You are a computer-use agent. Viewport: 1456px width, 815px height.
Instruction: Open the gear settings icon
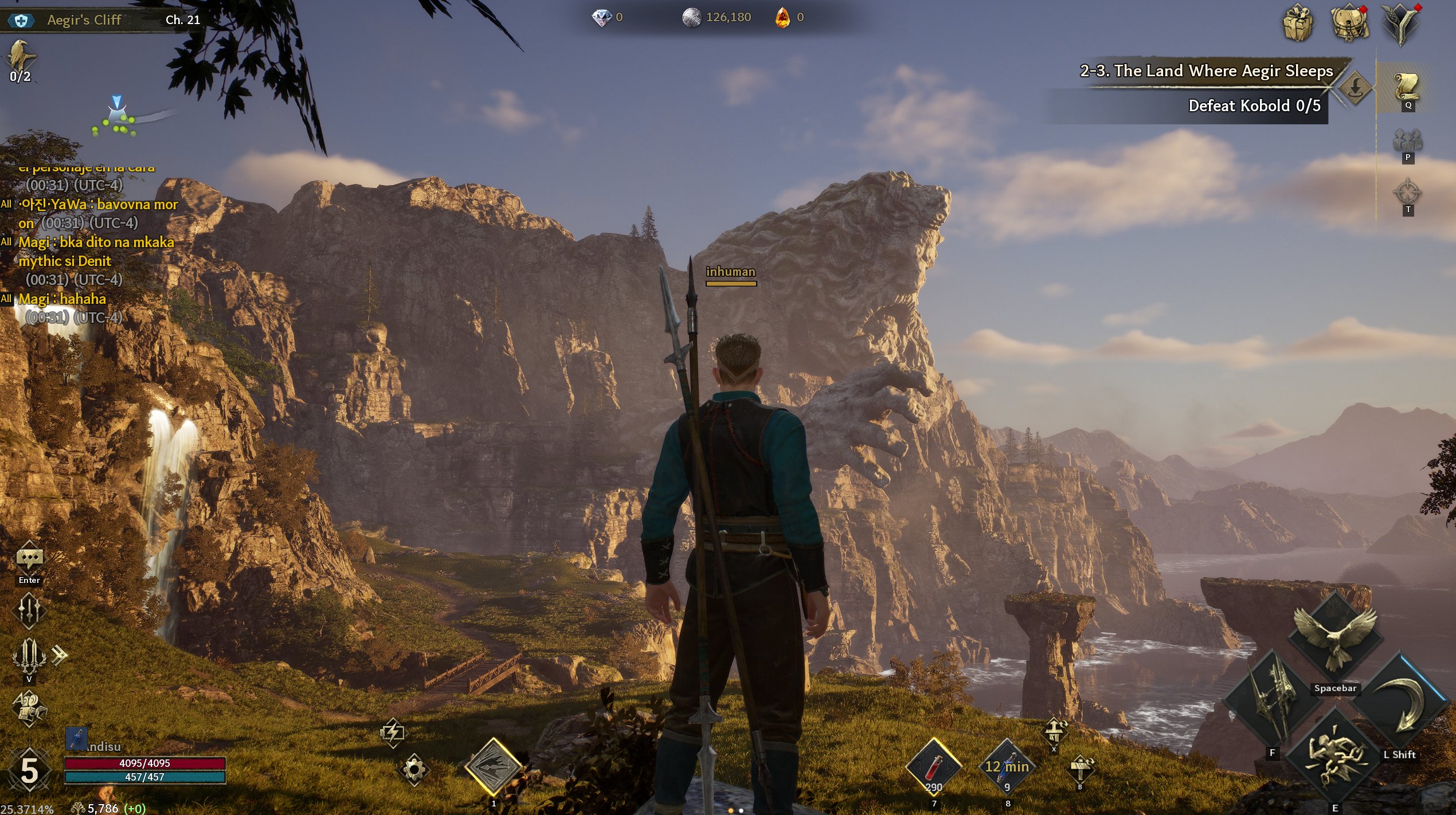point(414,768)
